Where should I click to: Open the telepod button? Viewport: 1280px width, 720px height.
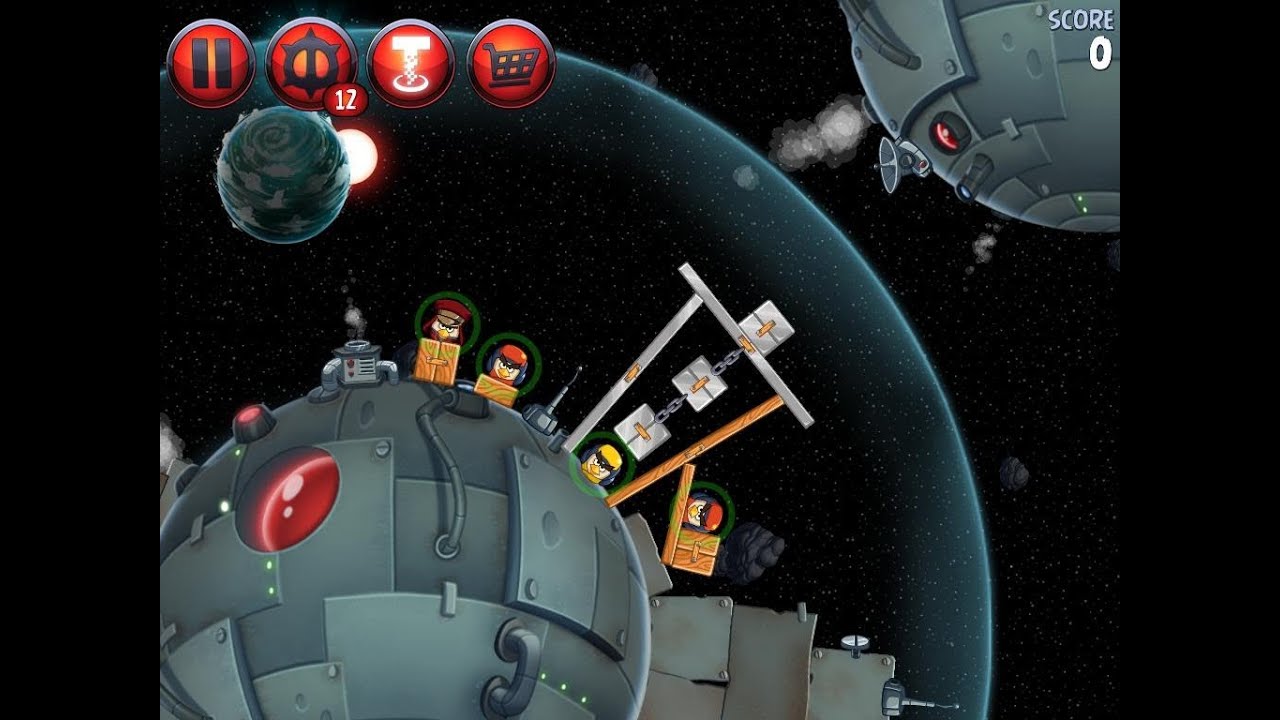(x=411, y=63)
